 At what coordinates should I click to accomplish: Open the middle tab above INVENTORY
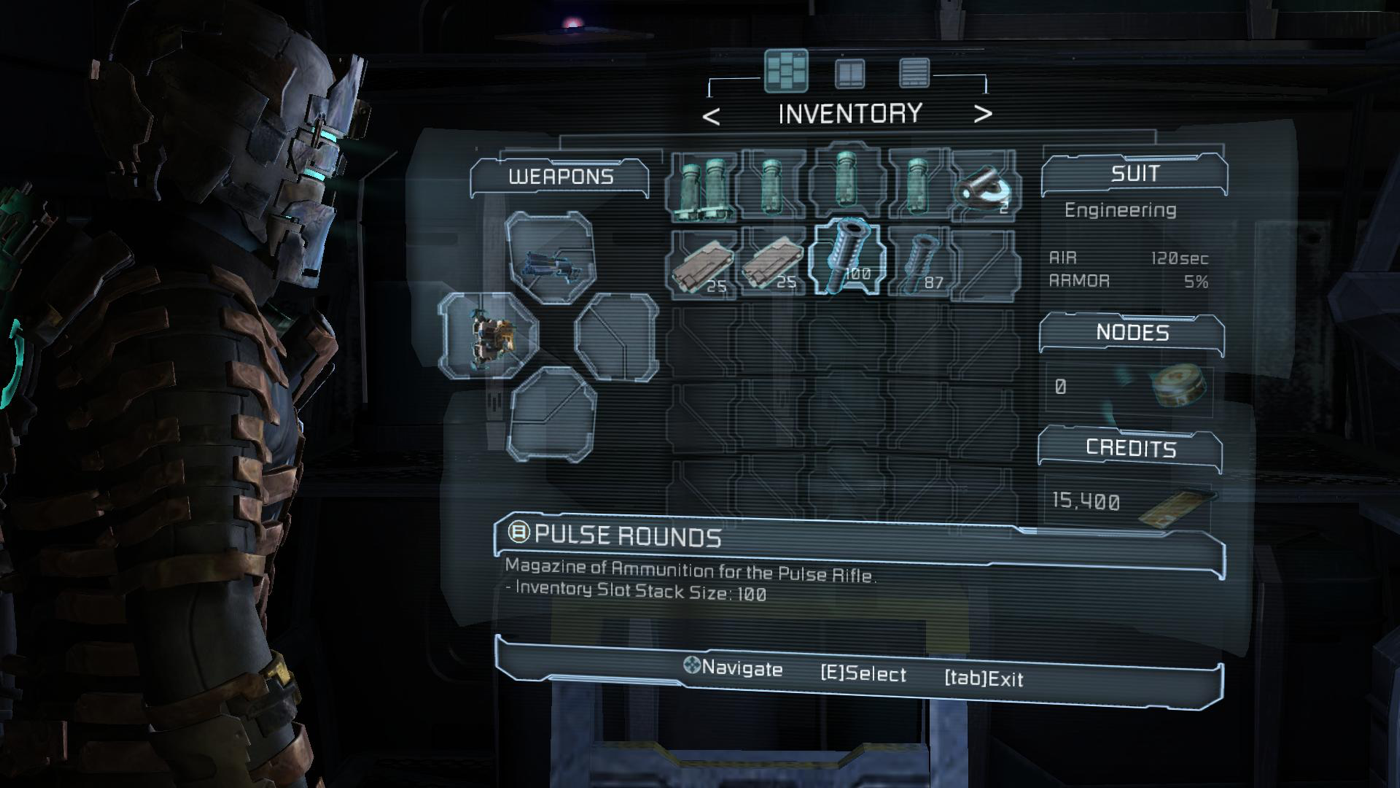tap(849, 73)
